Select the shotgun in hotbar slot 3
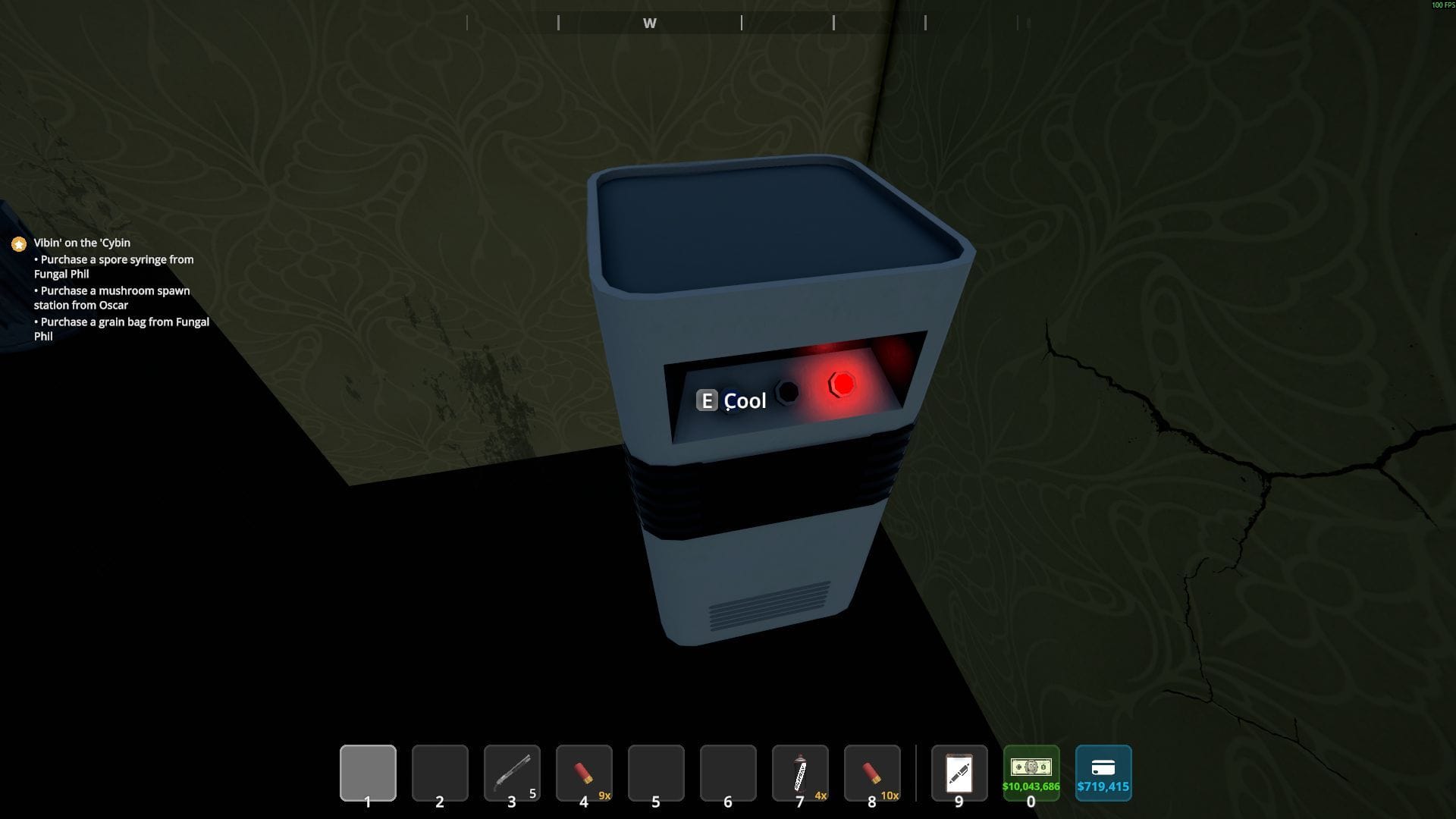The height and width of the screenshot is (819, 1456). [512, 773]
